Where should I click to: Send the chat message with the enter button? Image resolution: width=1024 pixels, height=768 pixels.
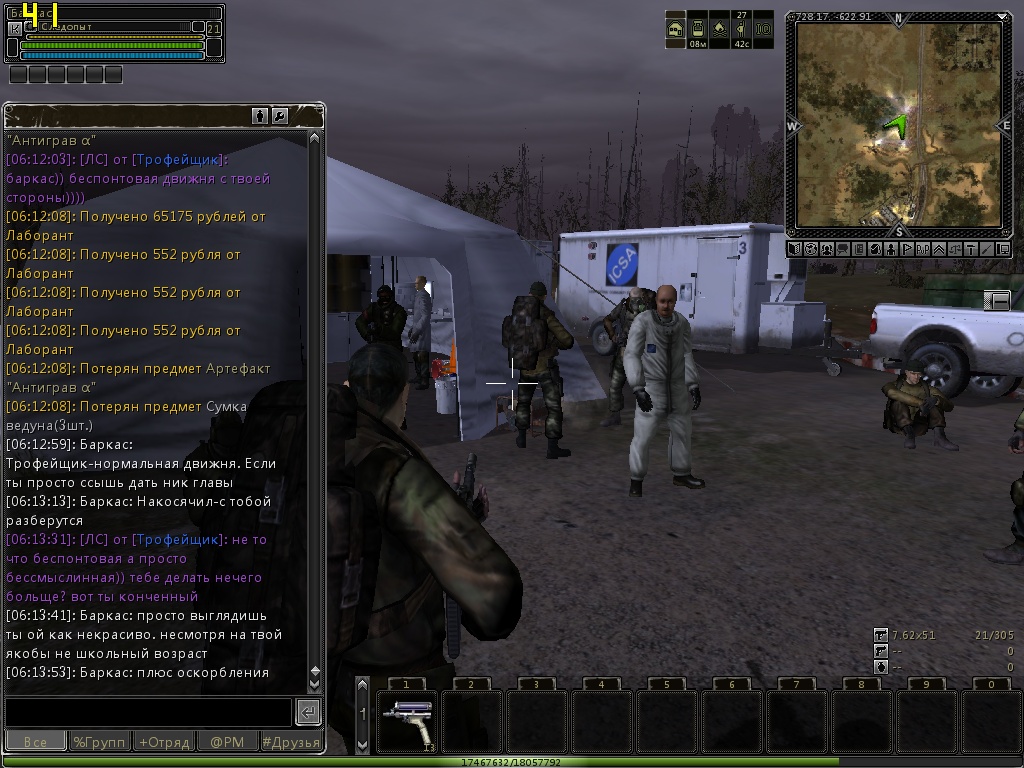308,712
